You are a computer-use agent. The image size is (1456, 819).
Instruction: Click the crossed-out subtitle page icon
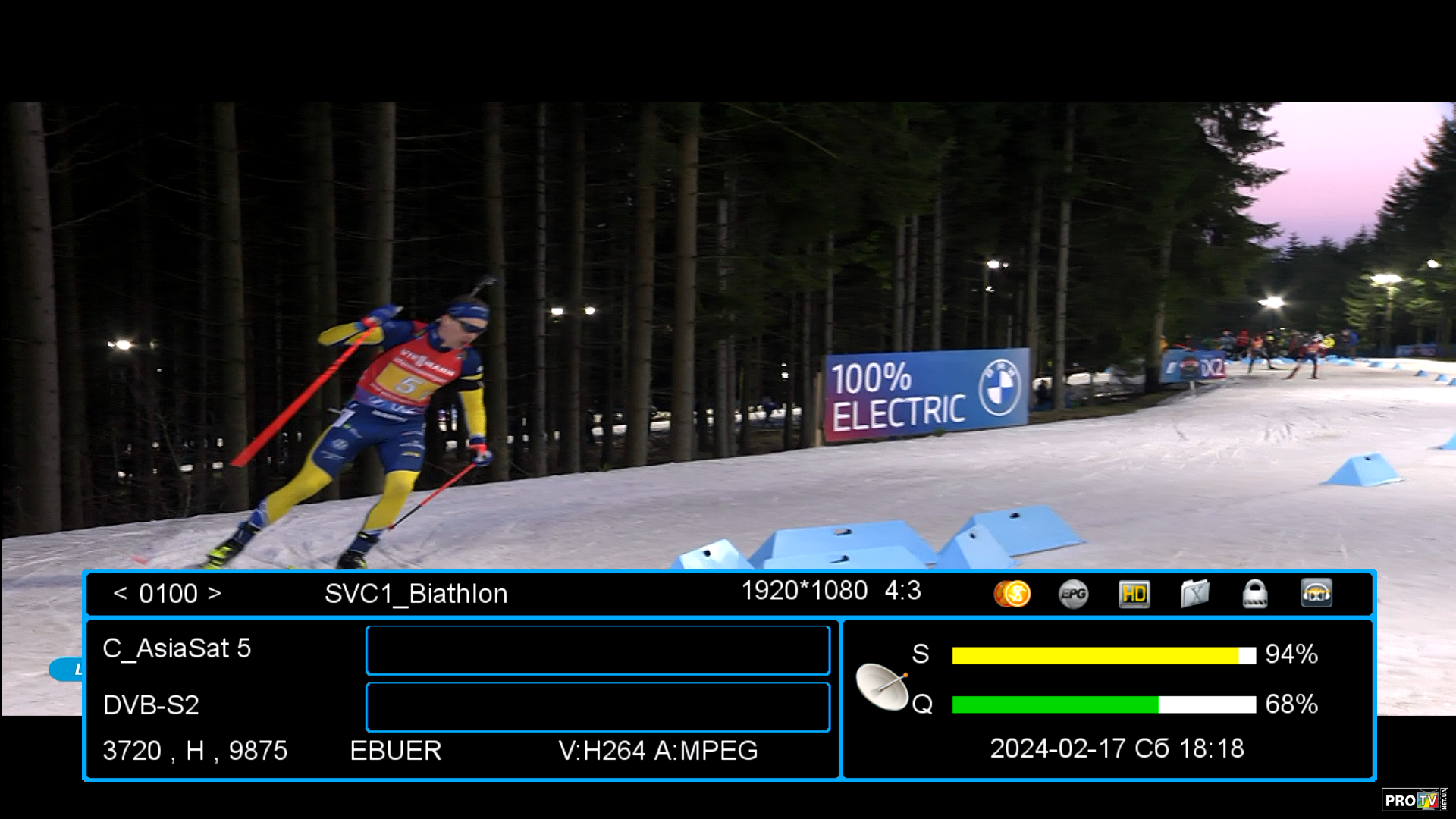coord(1195,594)
